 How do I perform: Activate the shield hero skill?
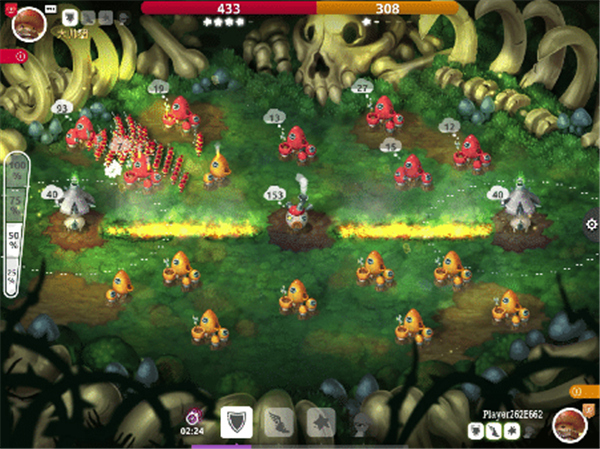[236, 421]
